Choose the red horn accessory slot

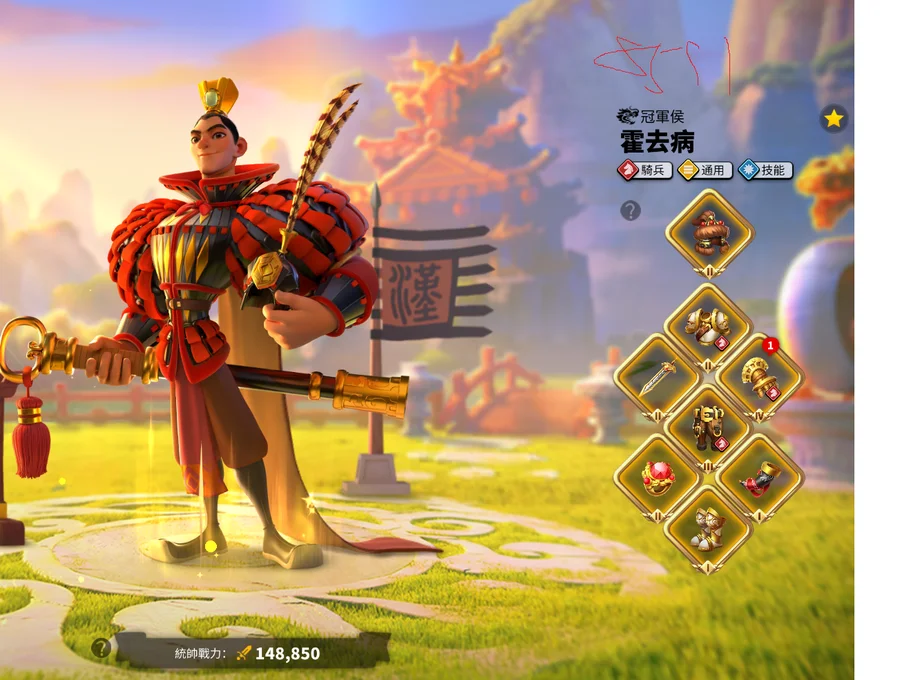coord(759,477)
